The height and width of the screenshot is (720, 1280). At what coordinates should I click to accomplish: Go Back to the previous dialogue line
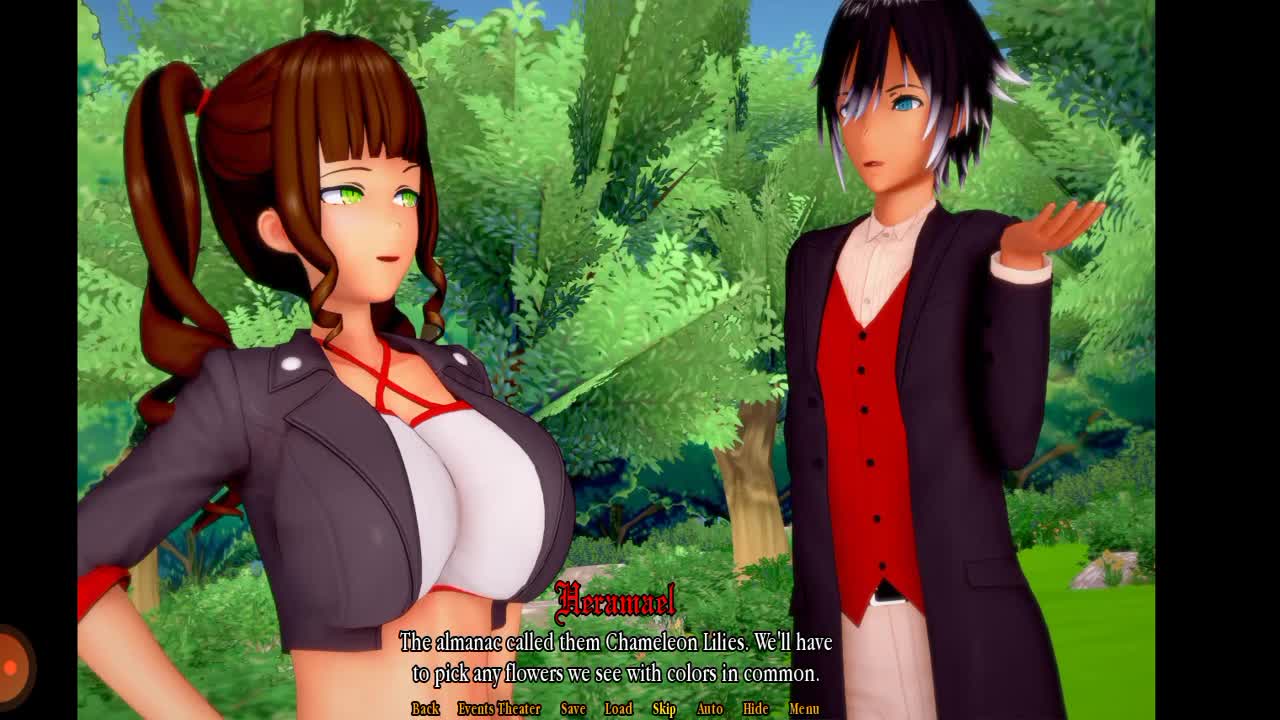pyautogui.click(x=425, y=709)
